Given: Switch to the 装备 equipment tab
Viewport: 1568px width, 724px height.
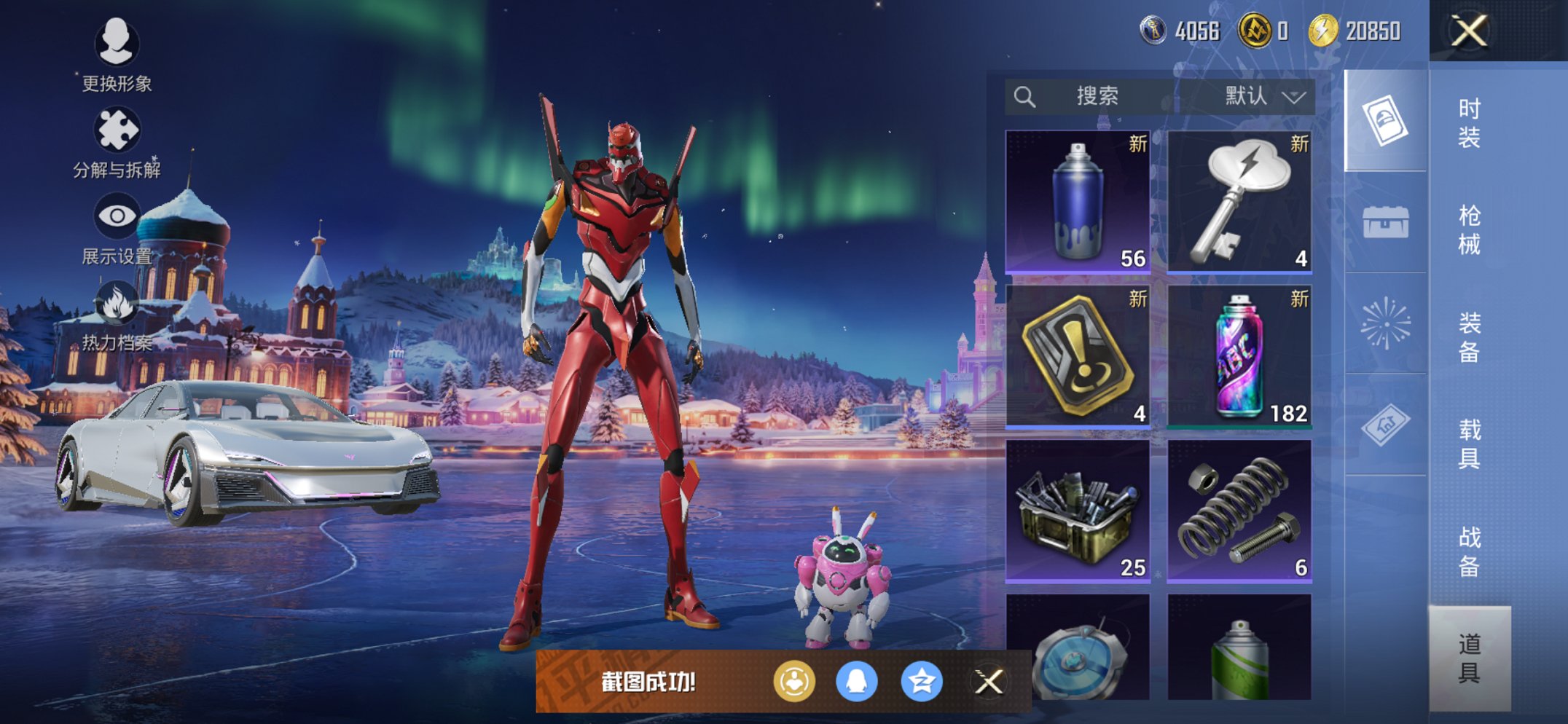Looking at the screenshot, I should pos(1469,337).
